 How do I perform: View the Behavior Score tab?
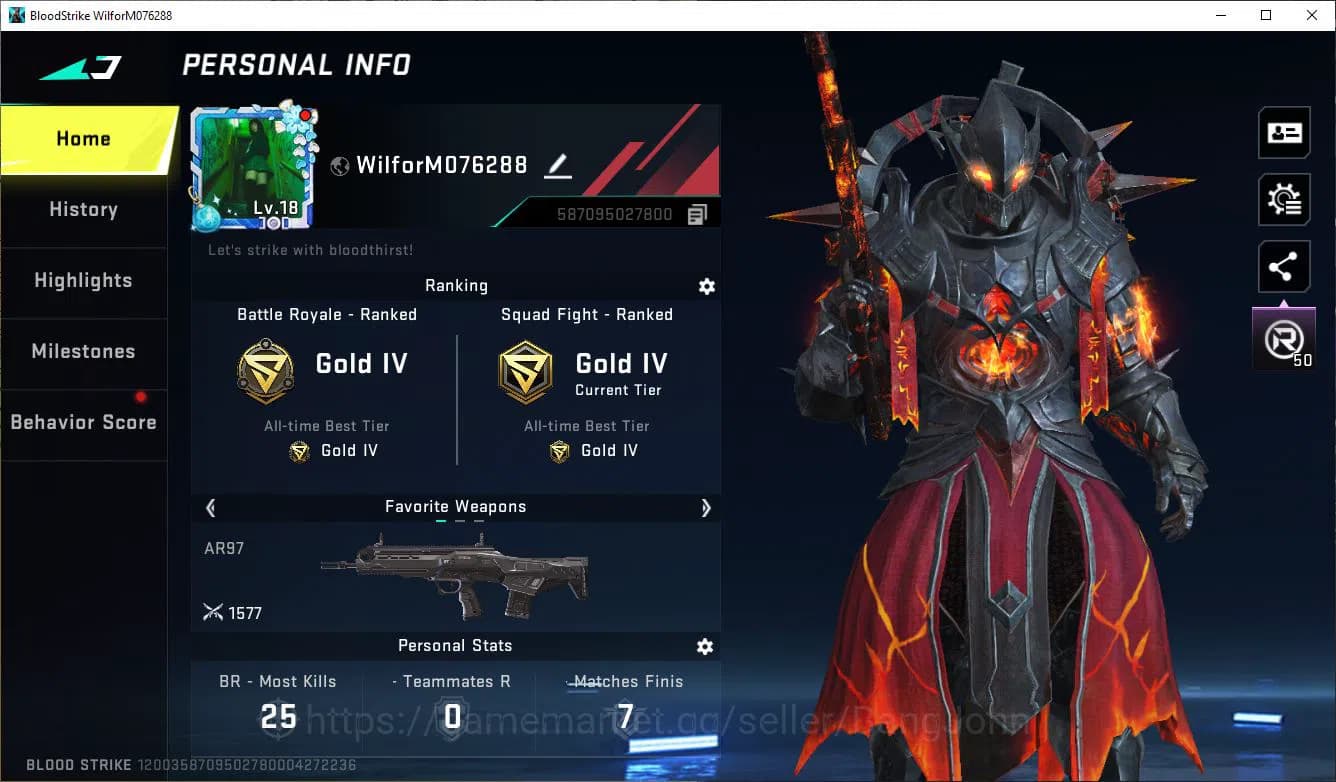83,422
